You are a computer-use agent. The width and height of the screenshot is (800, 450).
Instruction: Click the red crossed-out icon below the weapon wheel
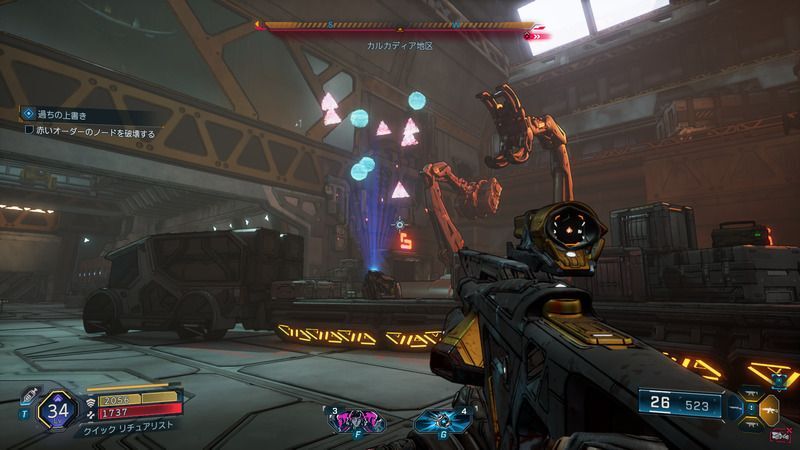pos(778,436)
